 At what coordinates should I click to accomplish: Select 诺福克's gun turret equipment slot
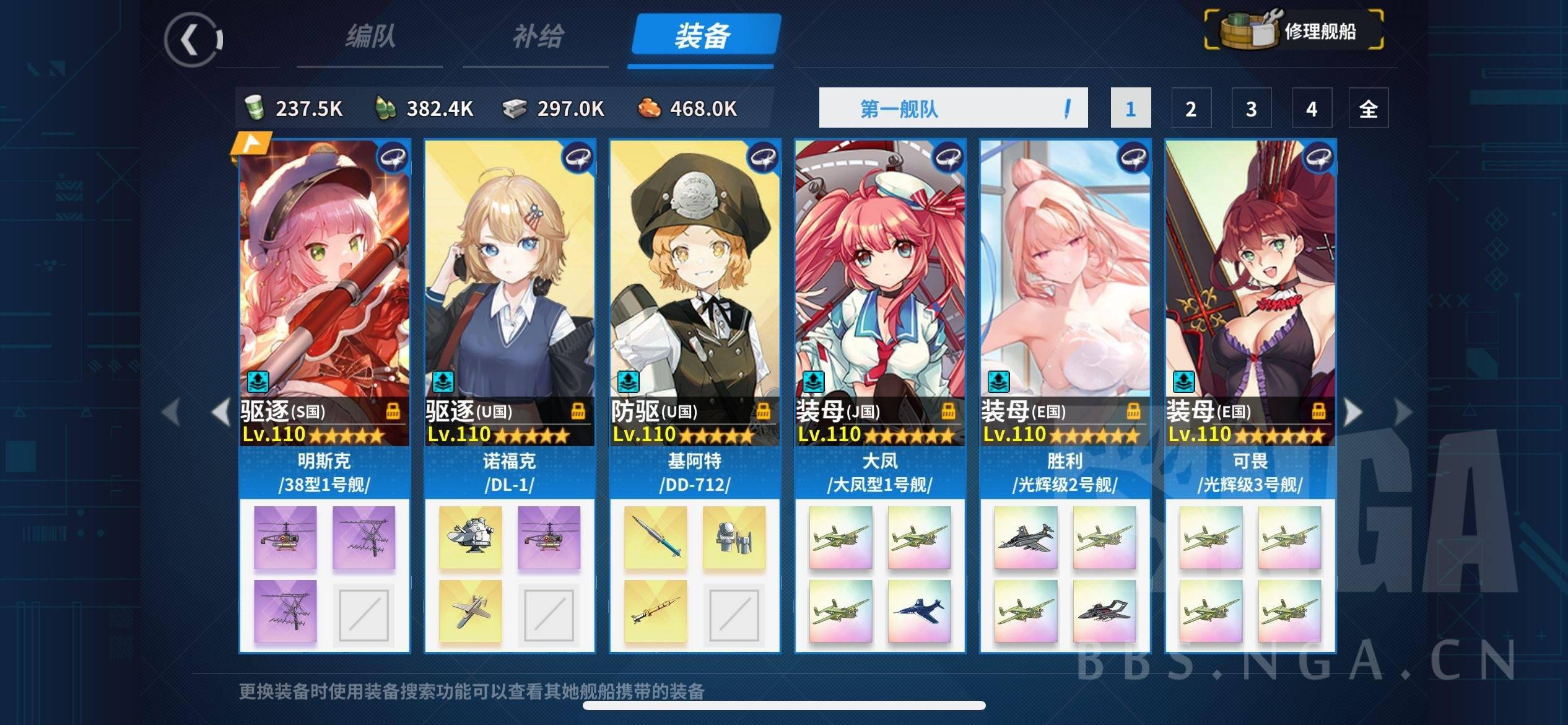pos(470,537)
